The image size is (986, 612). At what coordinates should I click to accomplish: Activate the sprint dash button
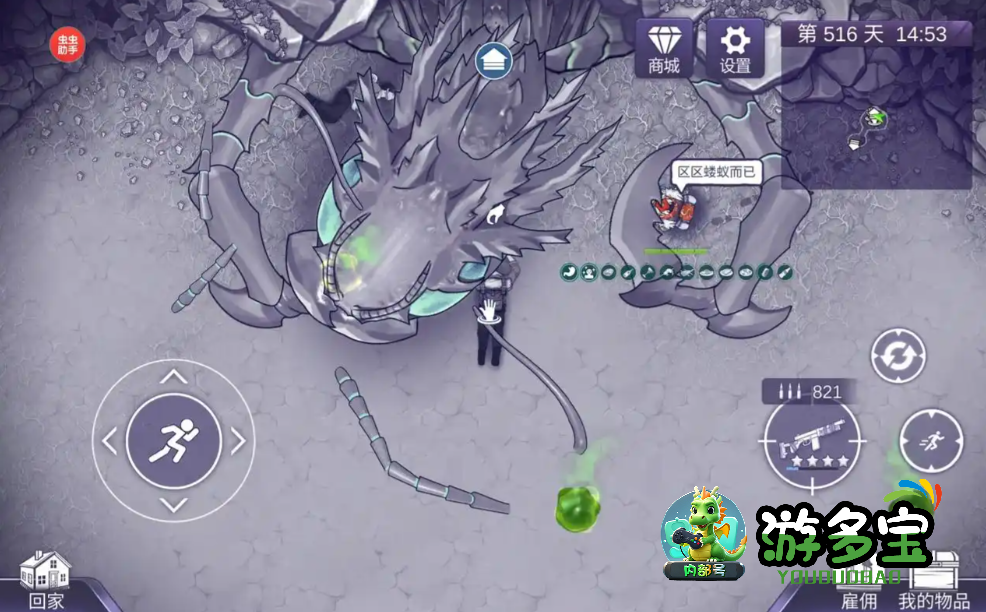tap(931, 441)
